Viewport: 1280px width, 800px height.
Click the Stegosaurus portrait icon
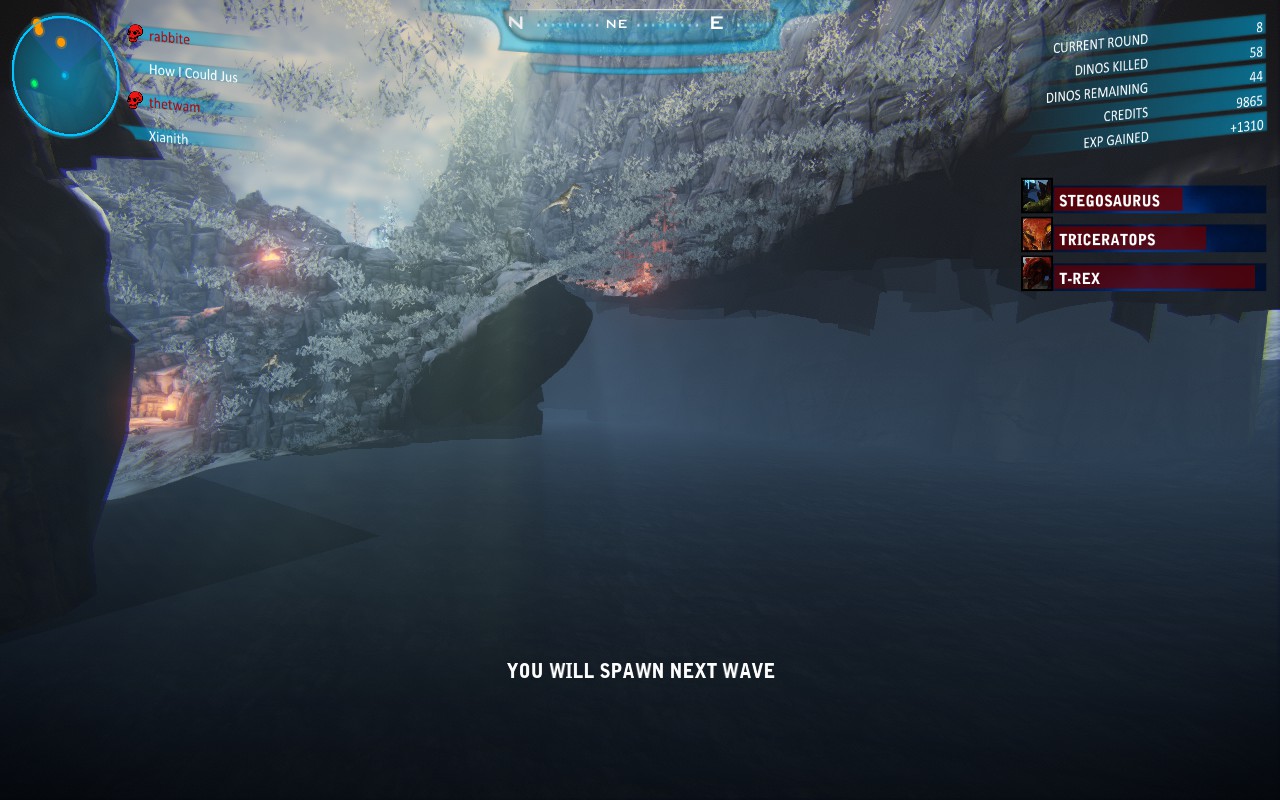1037,195
